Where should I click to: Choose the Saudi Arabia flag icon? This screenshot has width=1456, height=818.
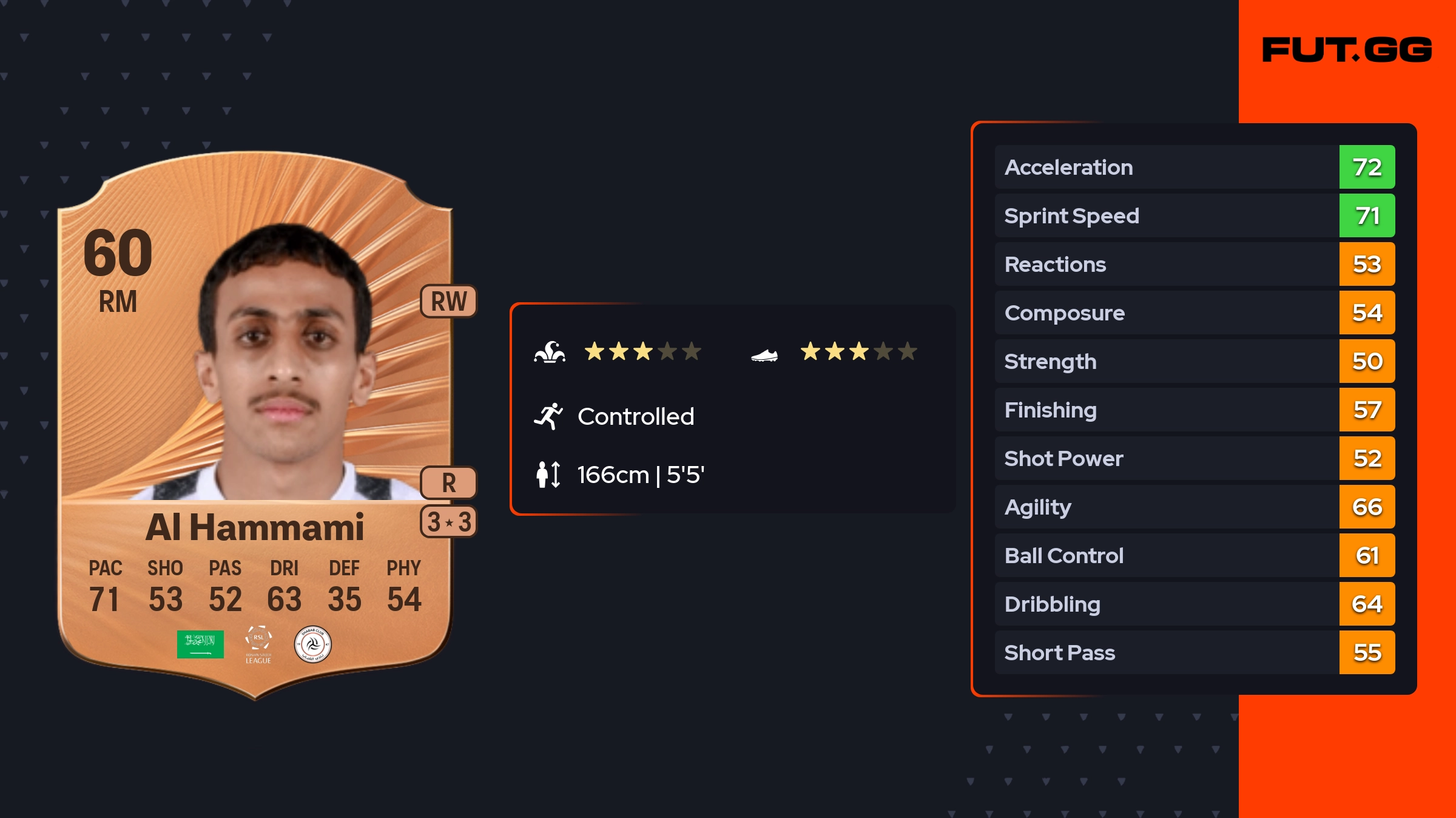(x=200, y=644)
